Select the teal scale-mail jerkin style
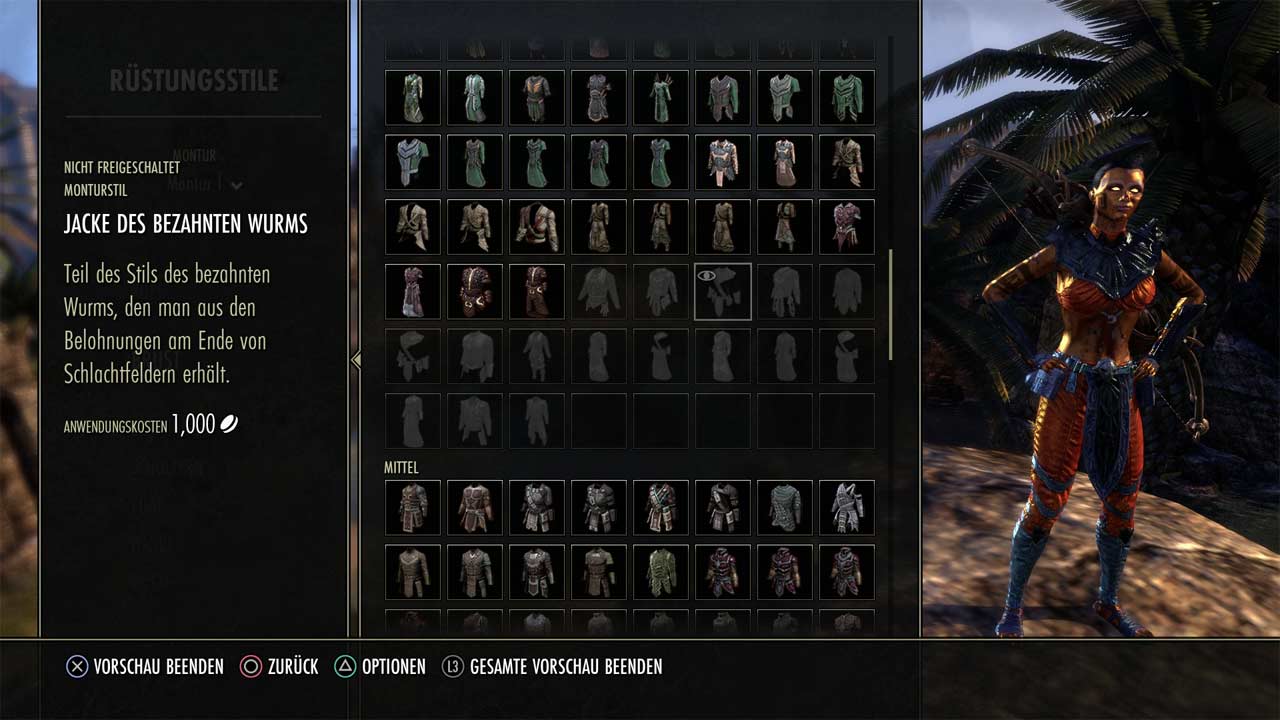This screenshot has height=720, width=1280. (785, 508)
